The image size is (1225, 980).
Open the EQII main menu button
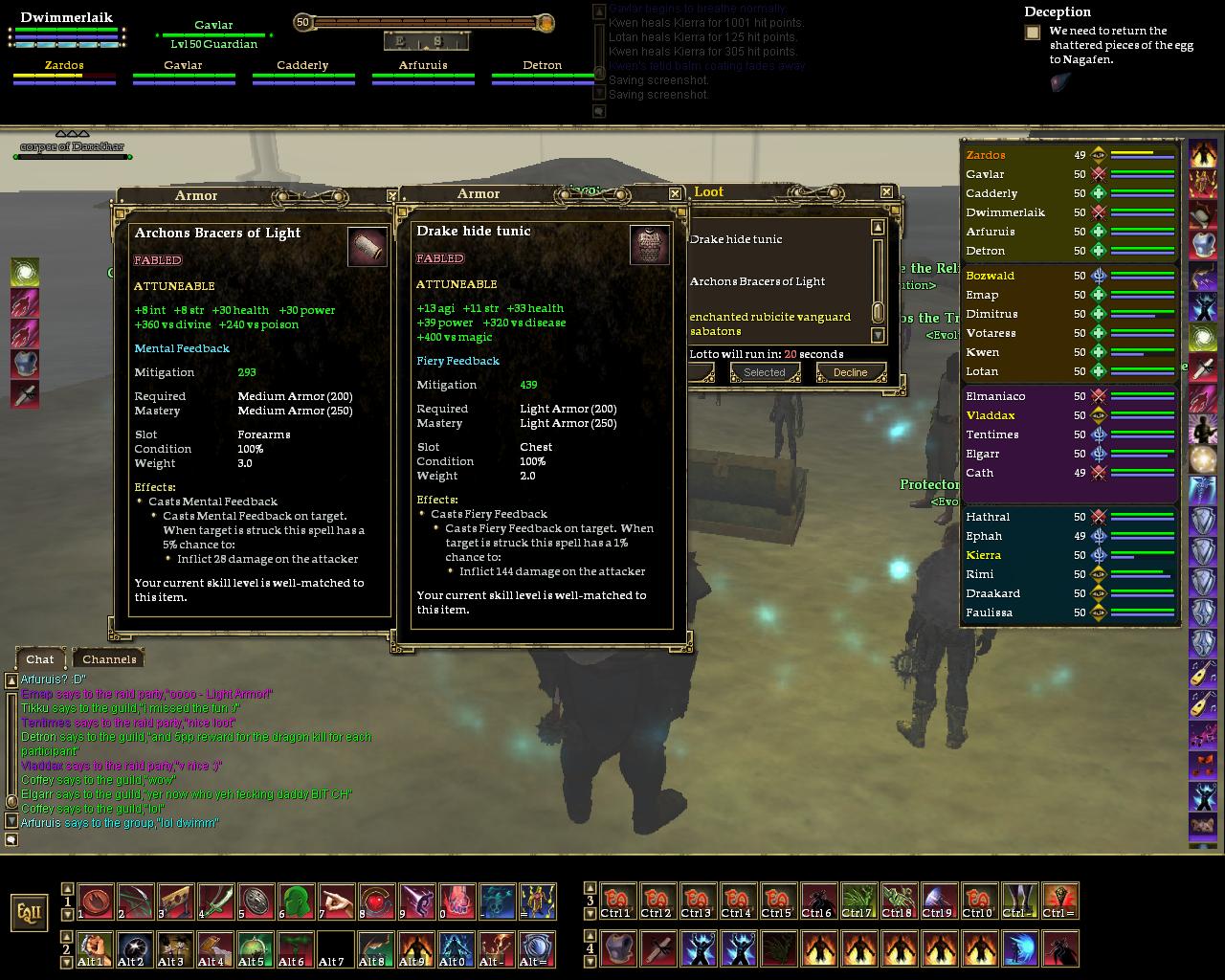coord(30,912)
